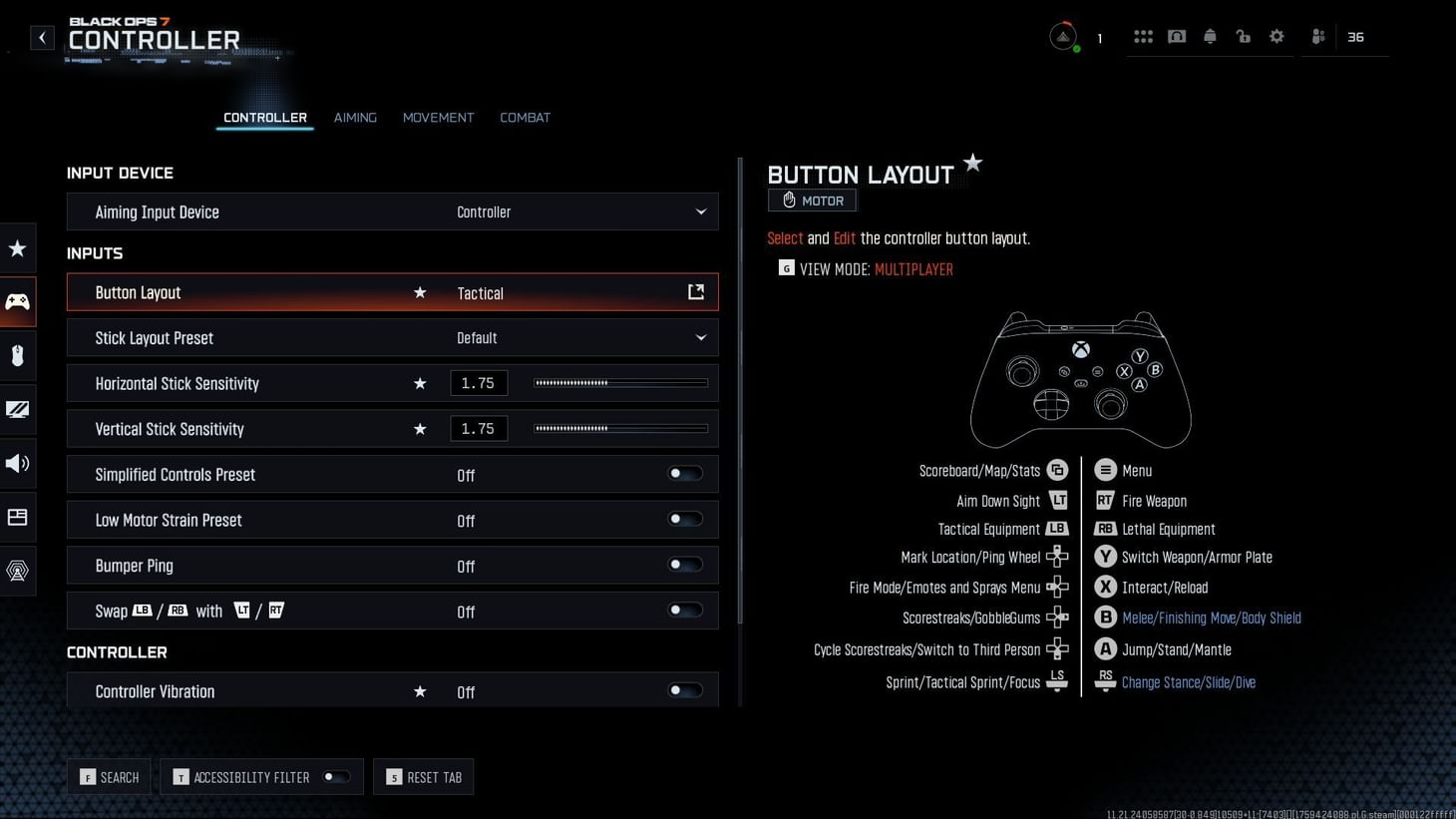Screen dimensions: 1456x819
Task: Open audio settings via the speaker icon
Action: point(17,463)
